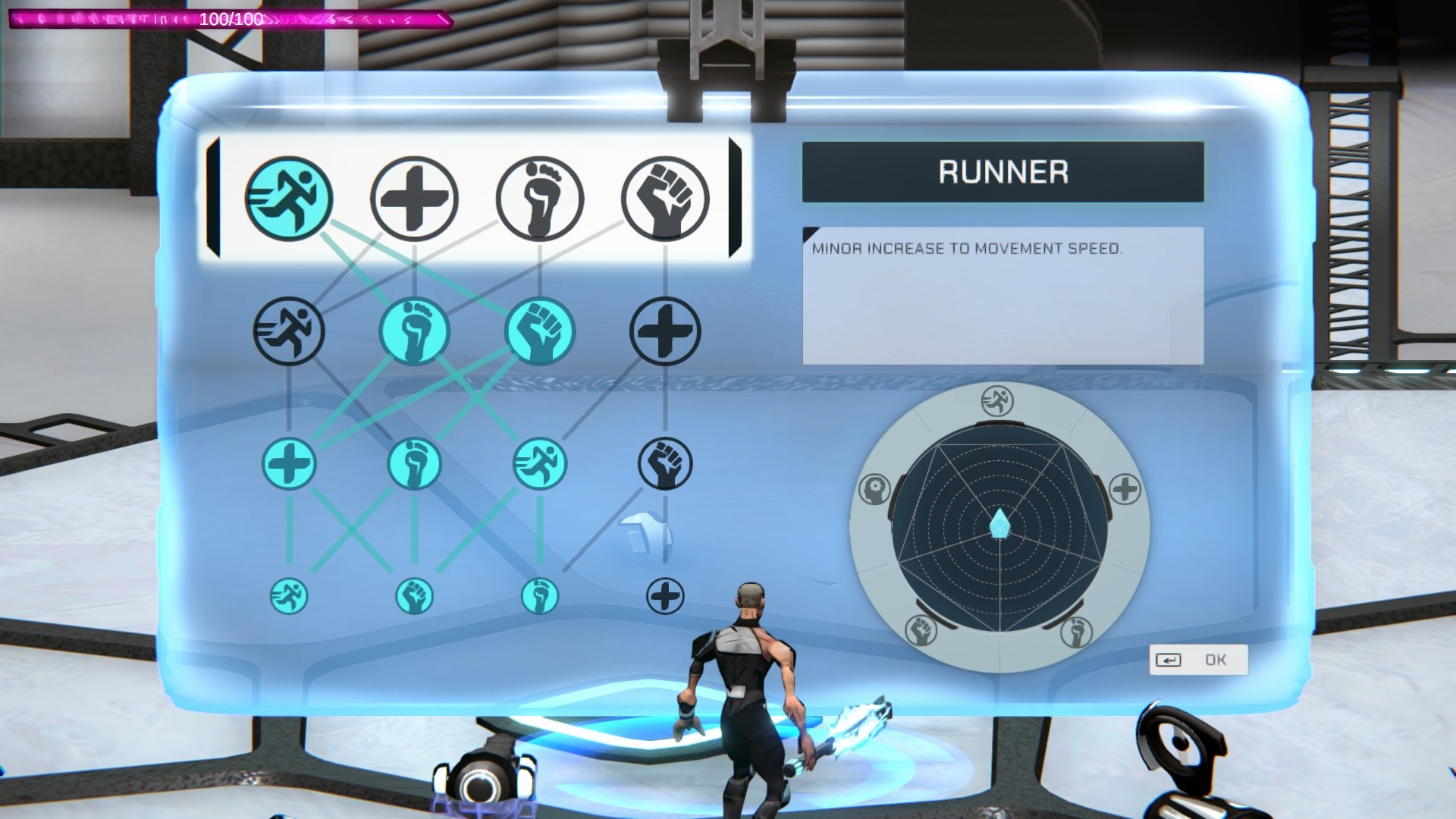Click the activated foot skill in the second row
The width and height of the screenshot is (1456, 819).
point(416,331)
